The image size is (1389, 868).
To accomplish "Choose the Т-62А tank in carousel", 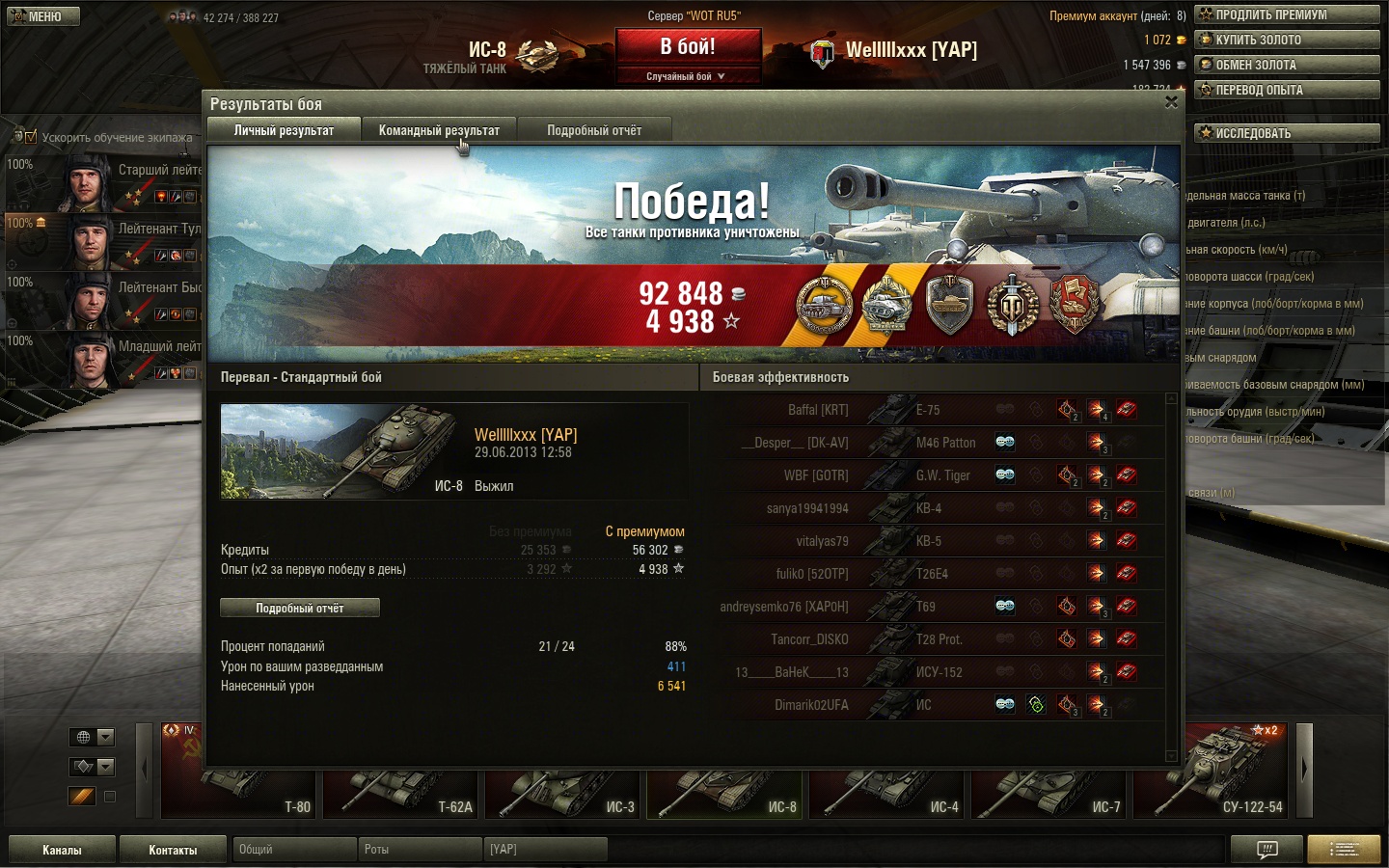I will (x=401, y=793).
